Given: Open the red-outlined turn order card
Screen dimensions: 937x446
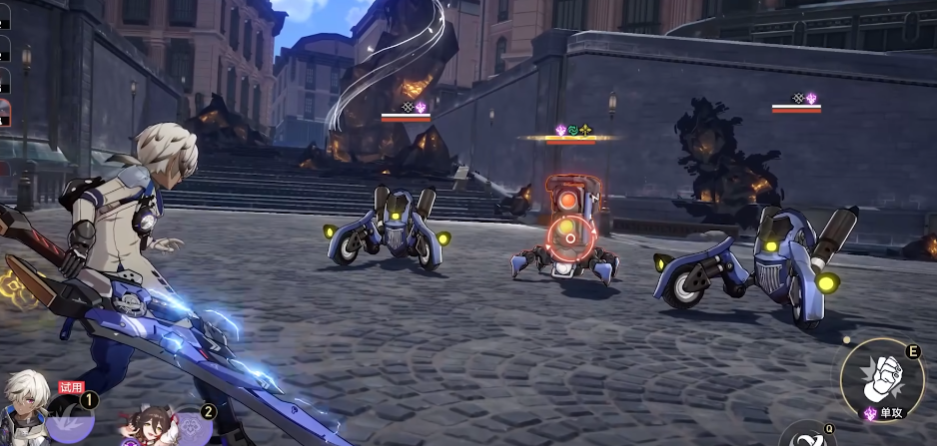Looking at the screenshot, I should click(x=5, y=111).
